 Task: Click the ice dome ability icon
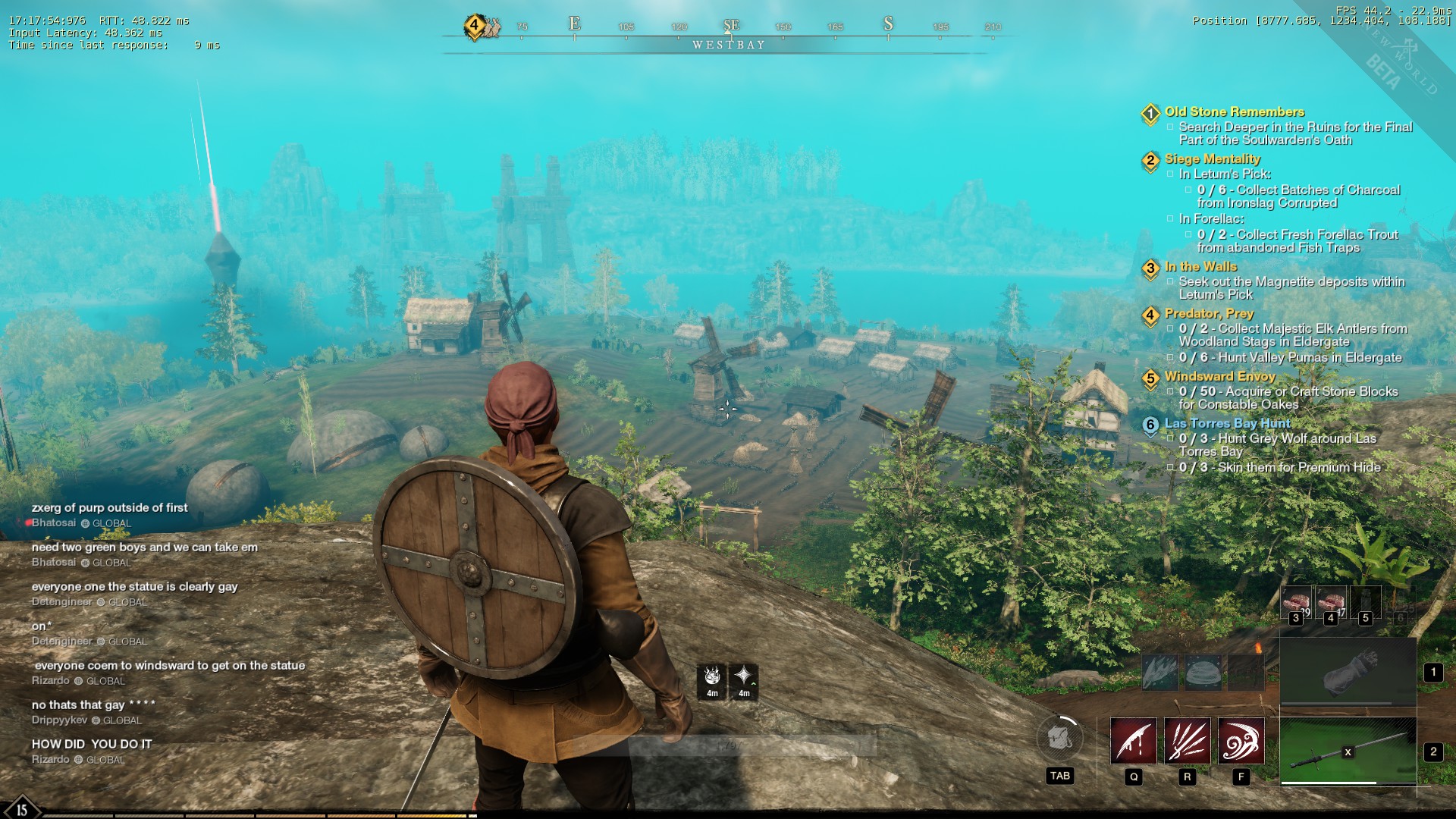1203,672
